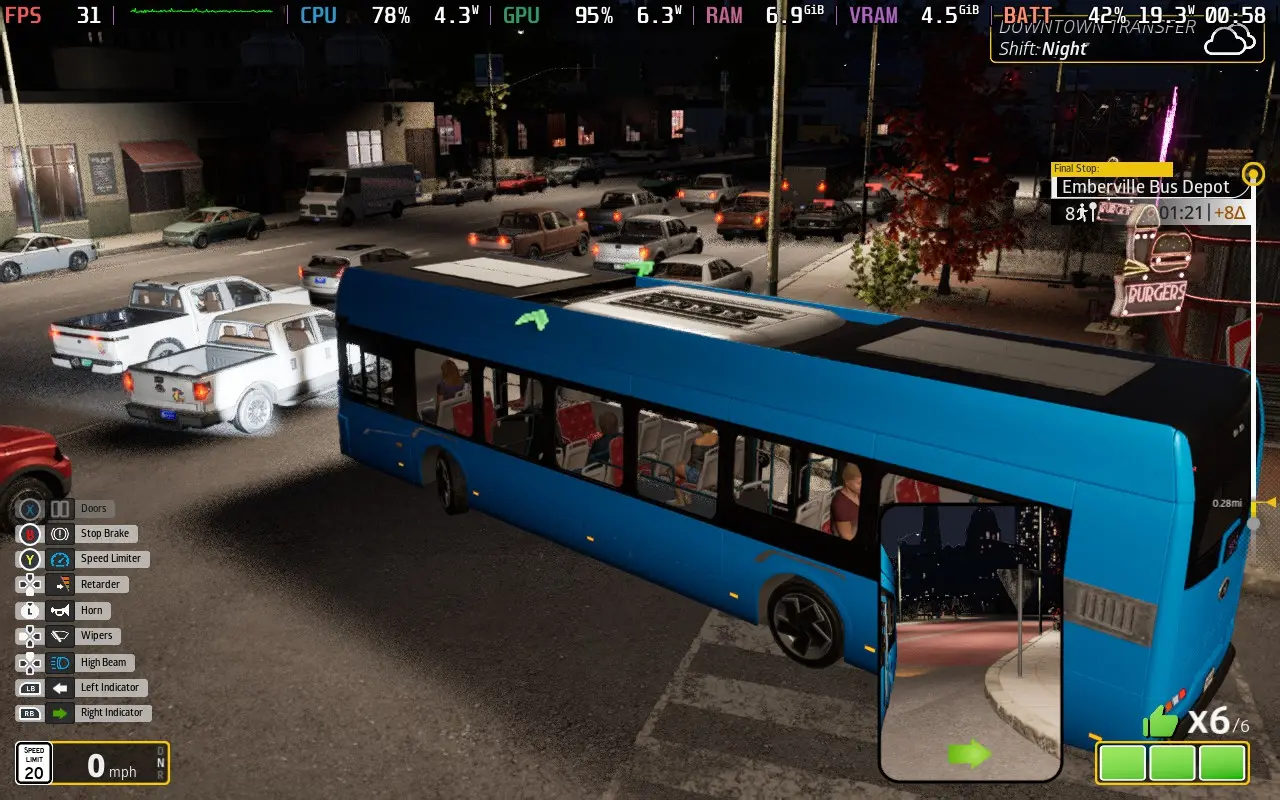Viewport: 1280px width, 800px height.
Task: Sound the Horn
Action: (94, 610)
